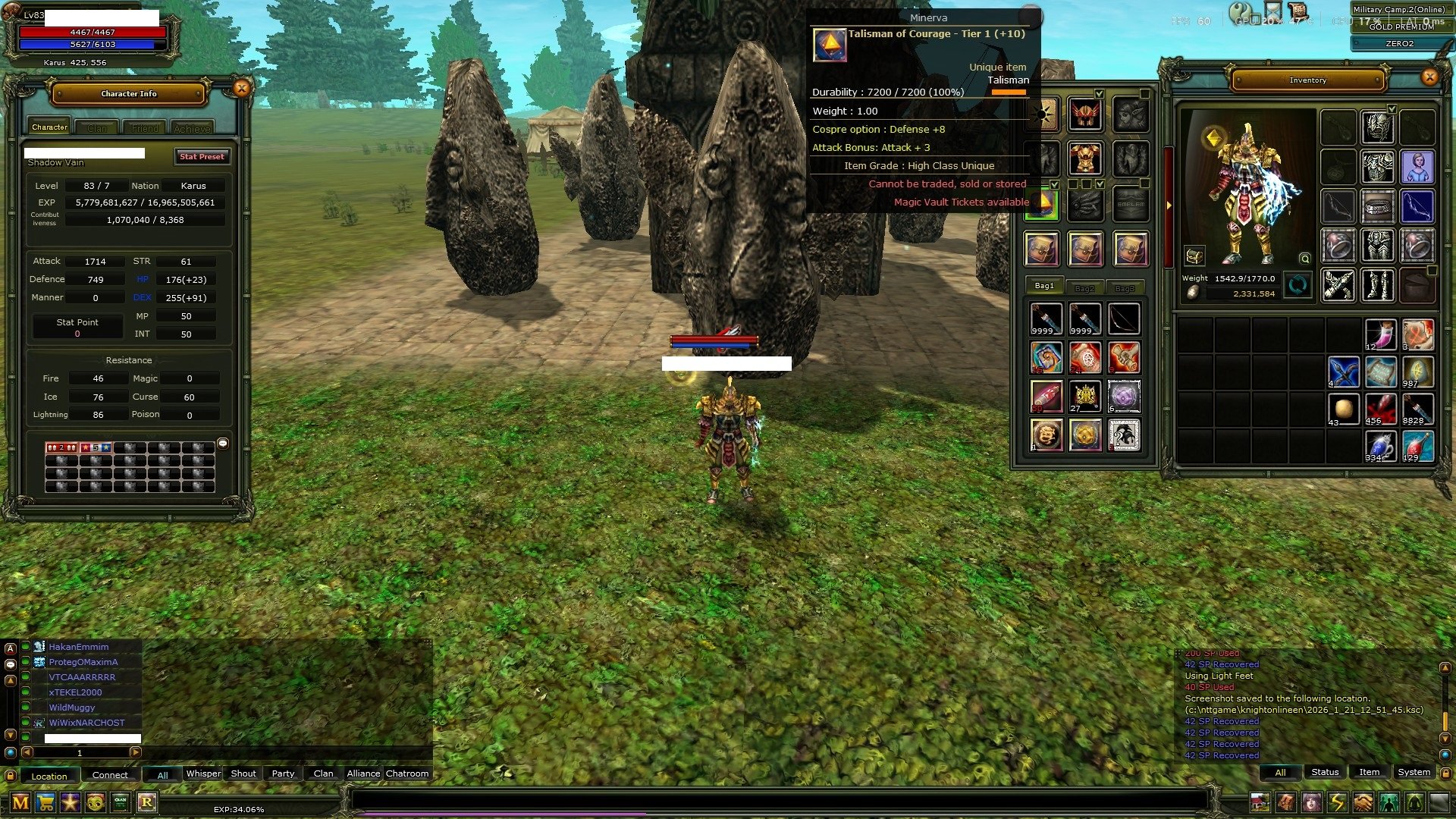
Task: Open the Clan window icon near the EXP bar
Action: (120, 802)
